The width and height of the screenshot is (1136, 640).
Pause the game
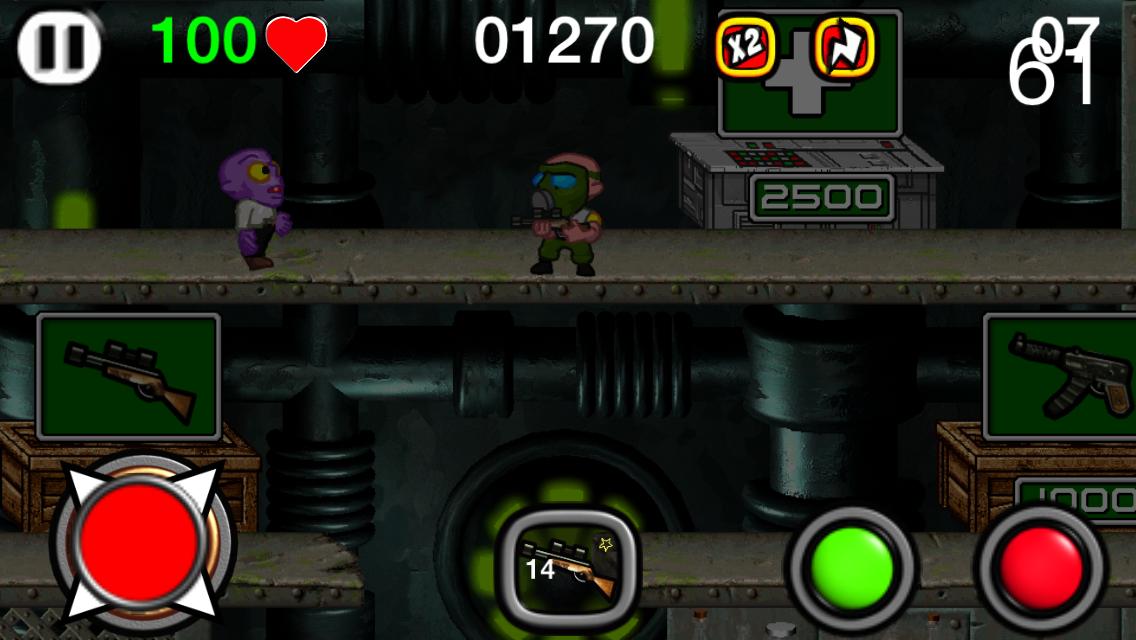pos(60,45)
